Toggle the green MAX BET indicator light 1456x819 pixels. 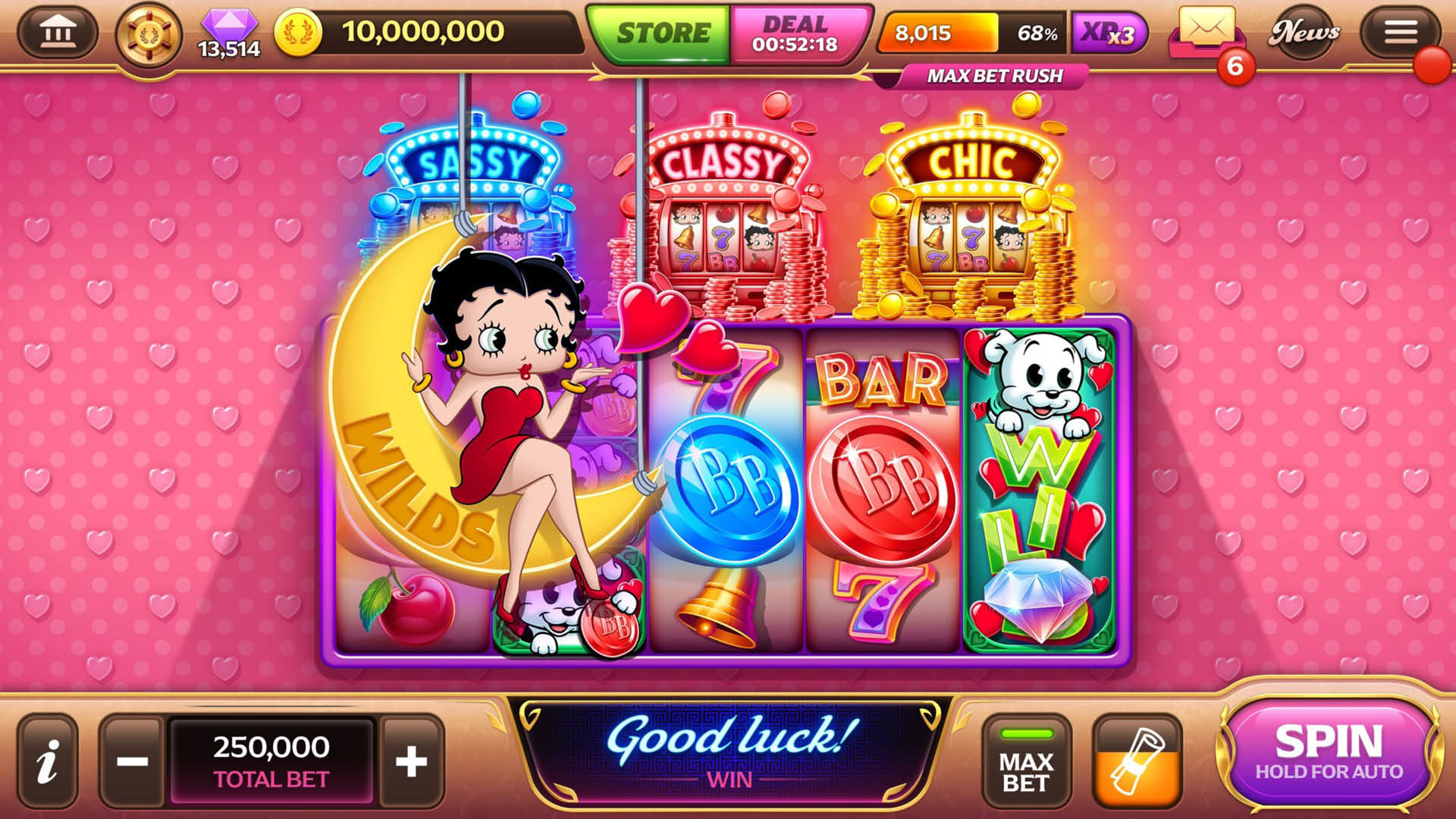click(x=1028, y=734)
